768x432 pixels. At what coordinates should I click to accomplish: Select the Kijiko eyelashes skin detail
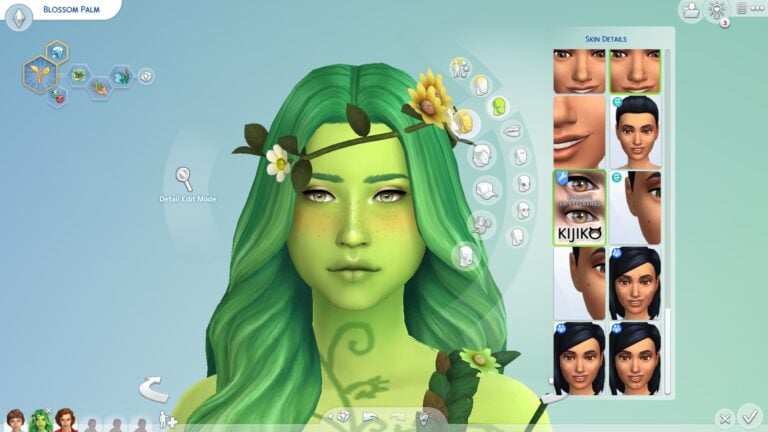[x=579, y=207]
